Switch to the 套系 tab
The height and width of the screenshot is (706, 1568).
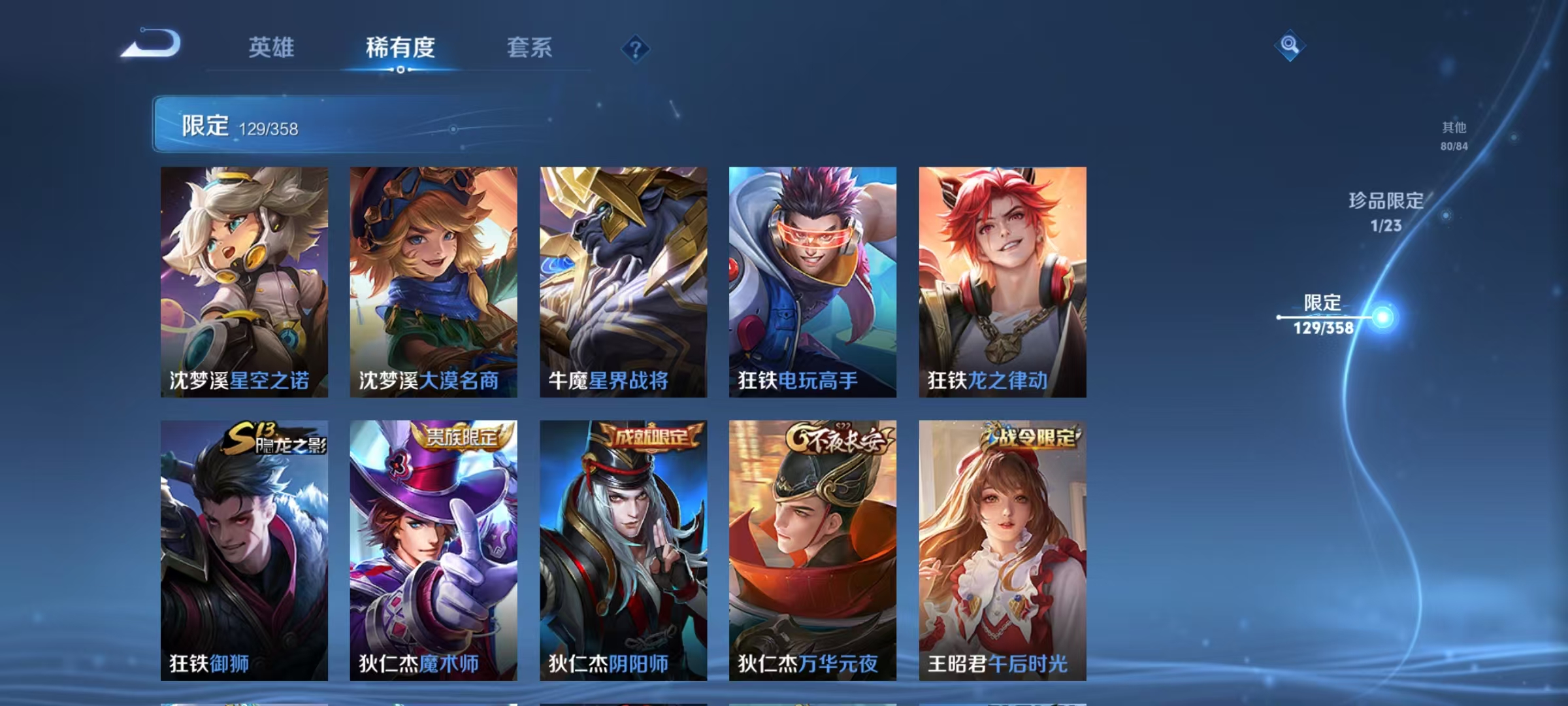tap(531, 47)
